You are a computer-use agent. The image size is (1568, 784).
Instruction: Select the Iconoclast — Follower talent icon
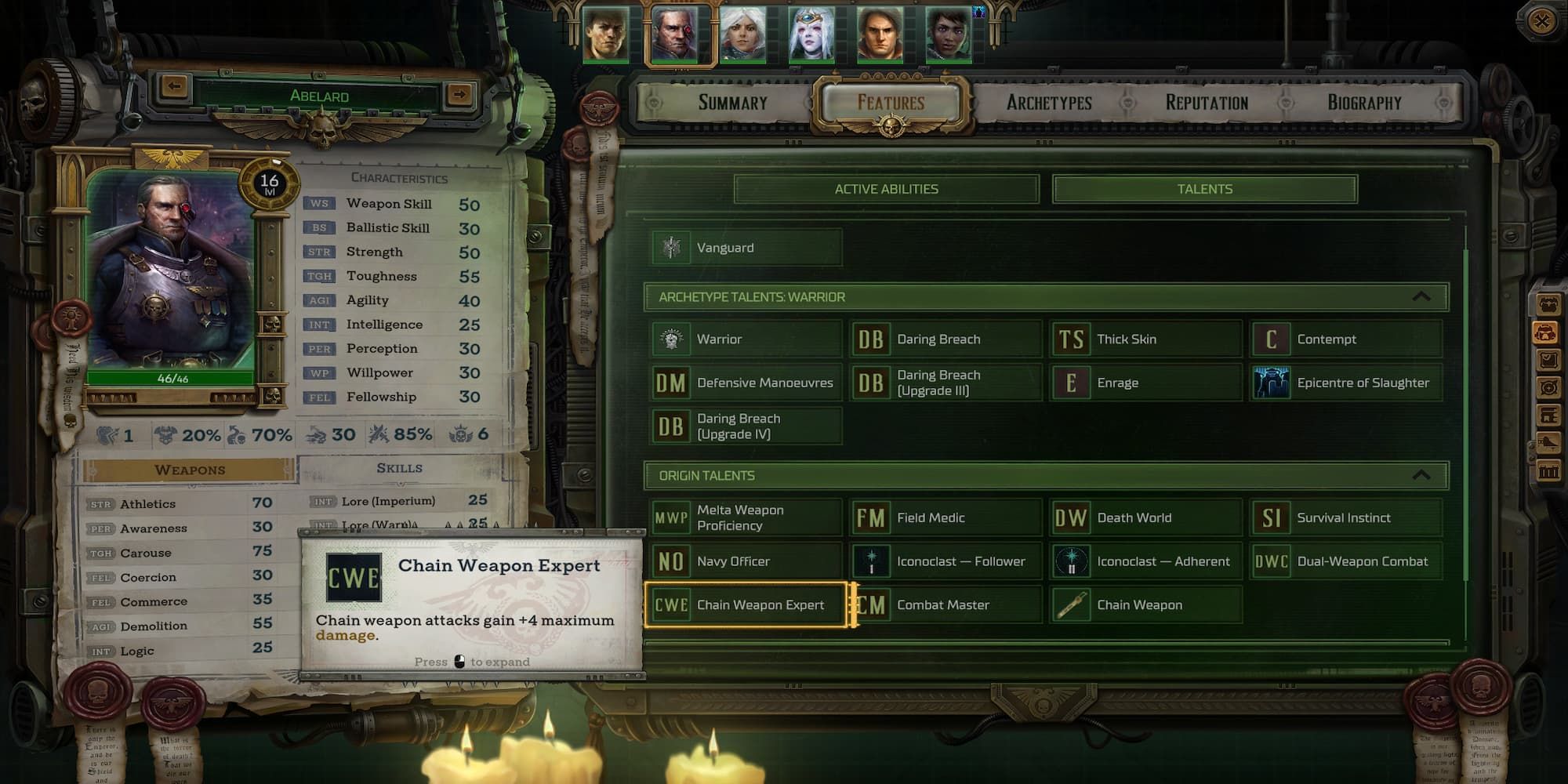pyautogui.click(x=871, y=561)
